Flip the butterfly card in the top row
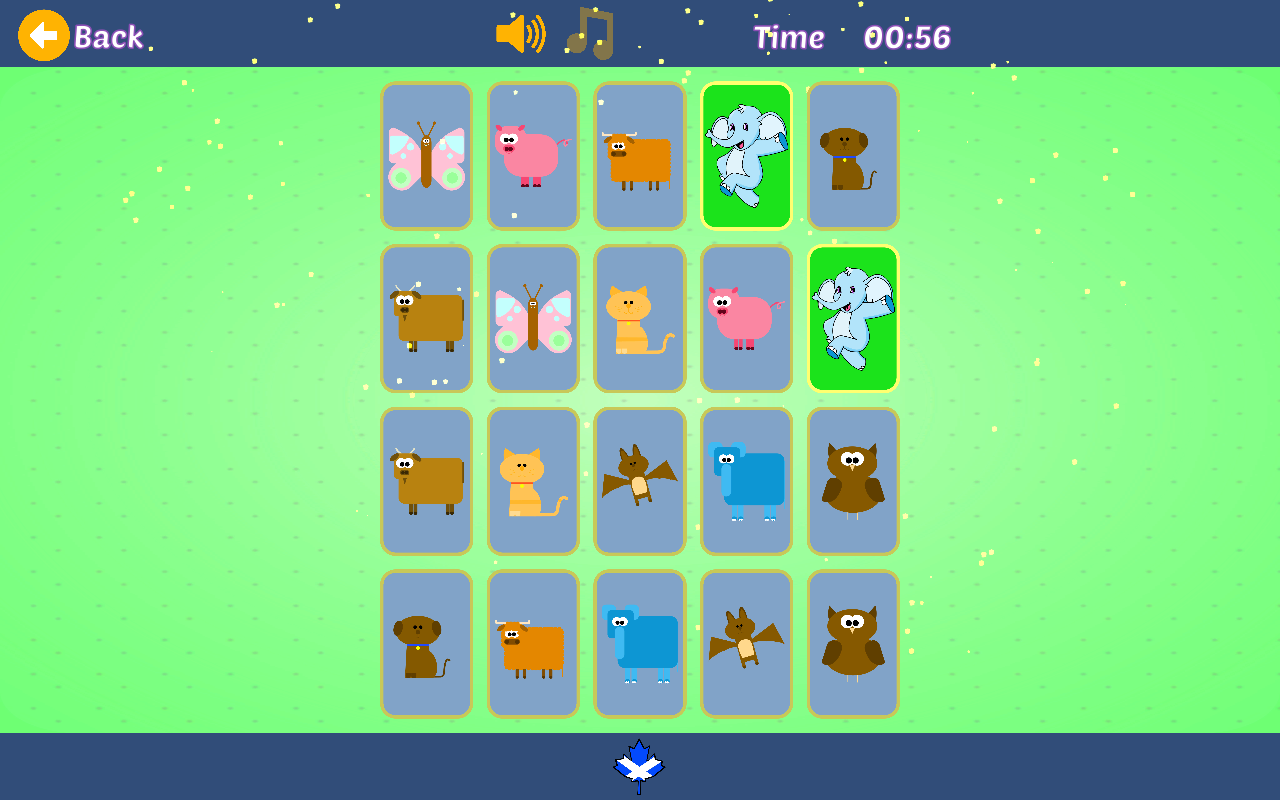The image size is (1280, 800). (x=426, y=155)
